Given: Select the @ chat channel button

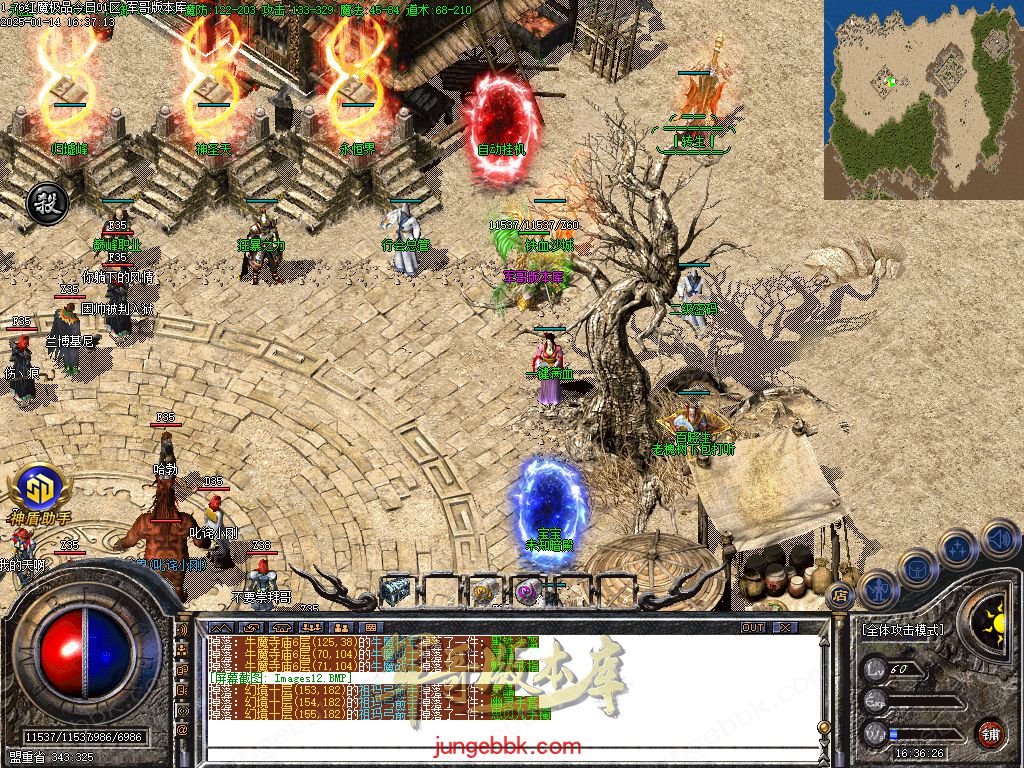Looking at the screenshot, I should [182, 730].
